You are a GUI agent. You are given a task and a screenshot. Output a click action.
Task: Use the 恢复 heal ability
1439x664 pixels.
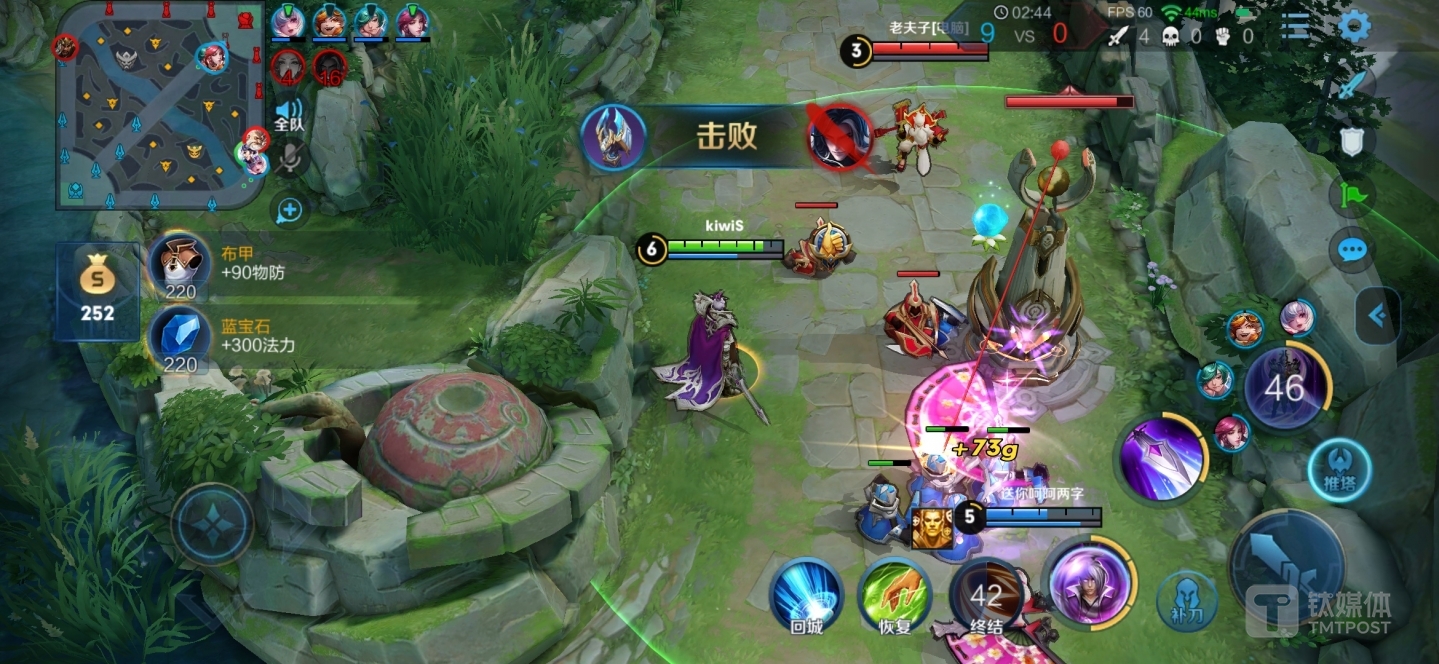pos(895,596)
